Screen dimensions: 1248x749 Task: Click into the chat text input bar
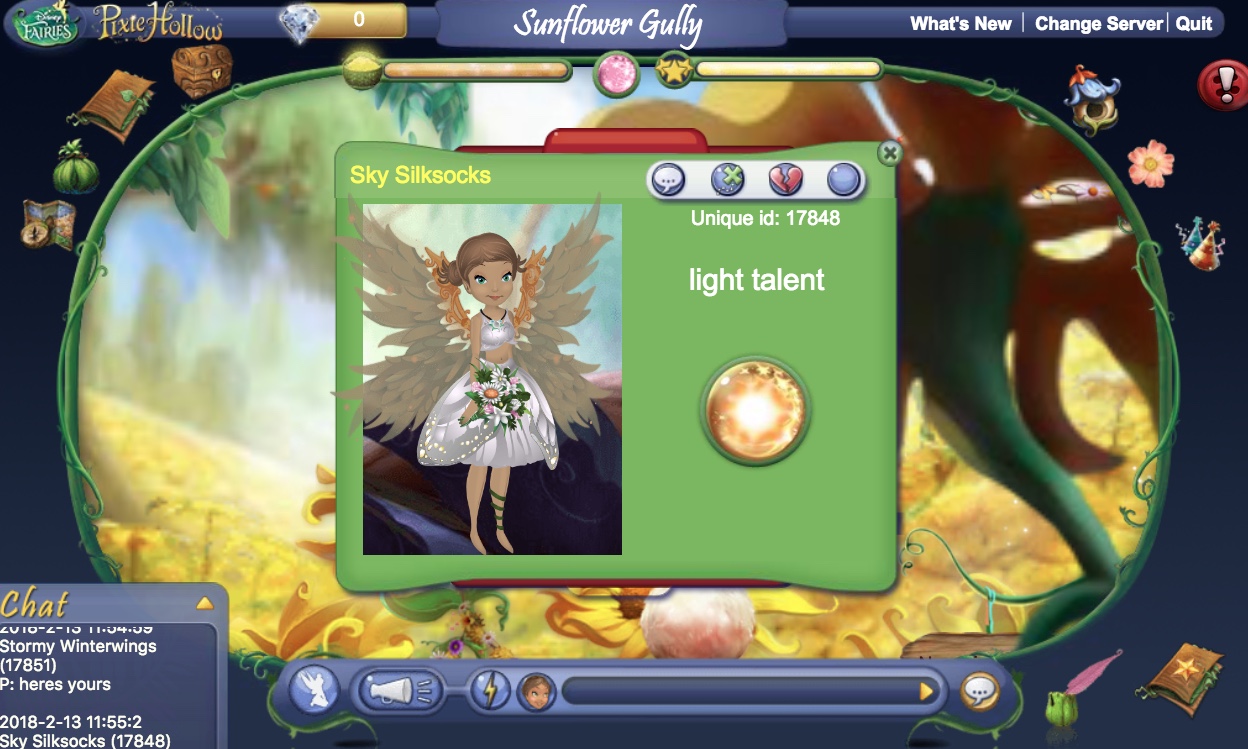point(740,691)
